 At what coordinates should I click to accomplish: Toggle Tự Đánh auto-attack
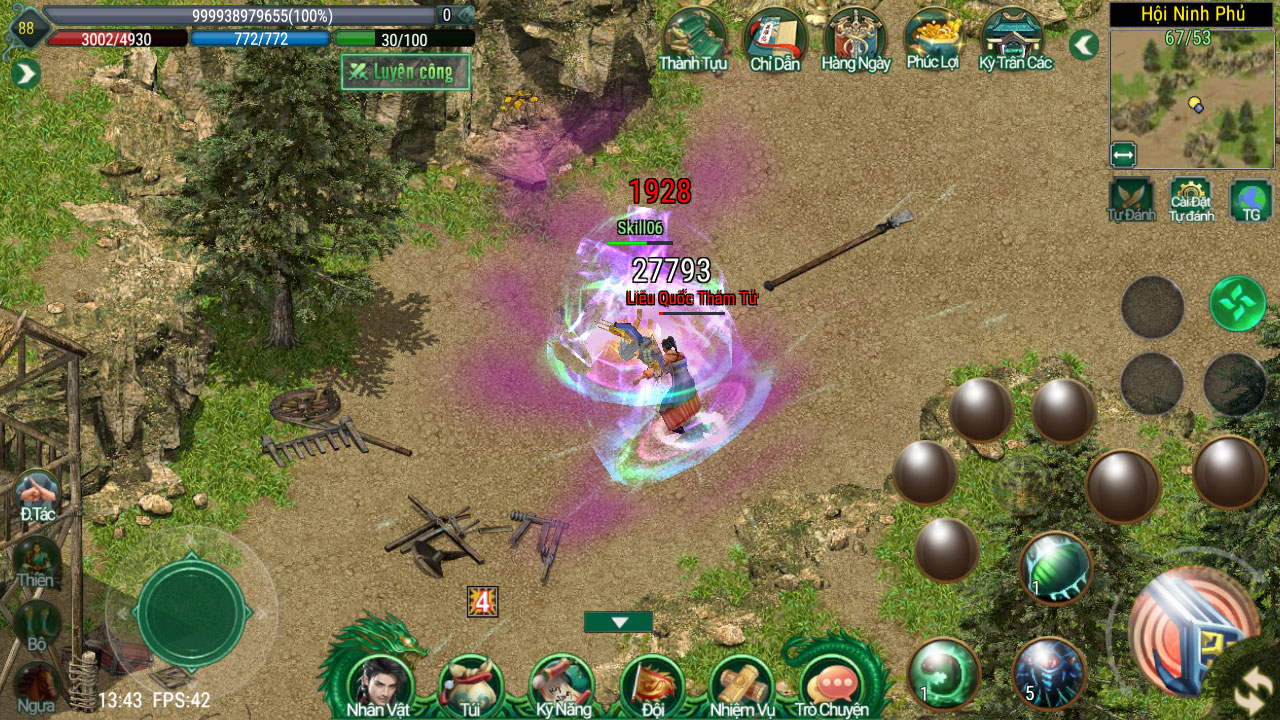[x=1131, y=199]
